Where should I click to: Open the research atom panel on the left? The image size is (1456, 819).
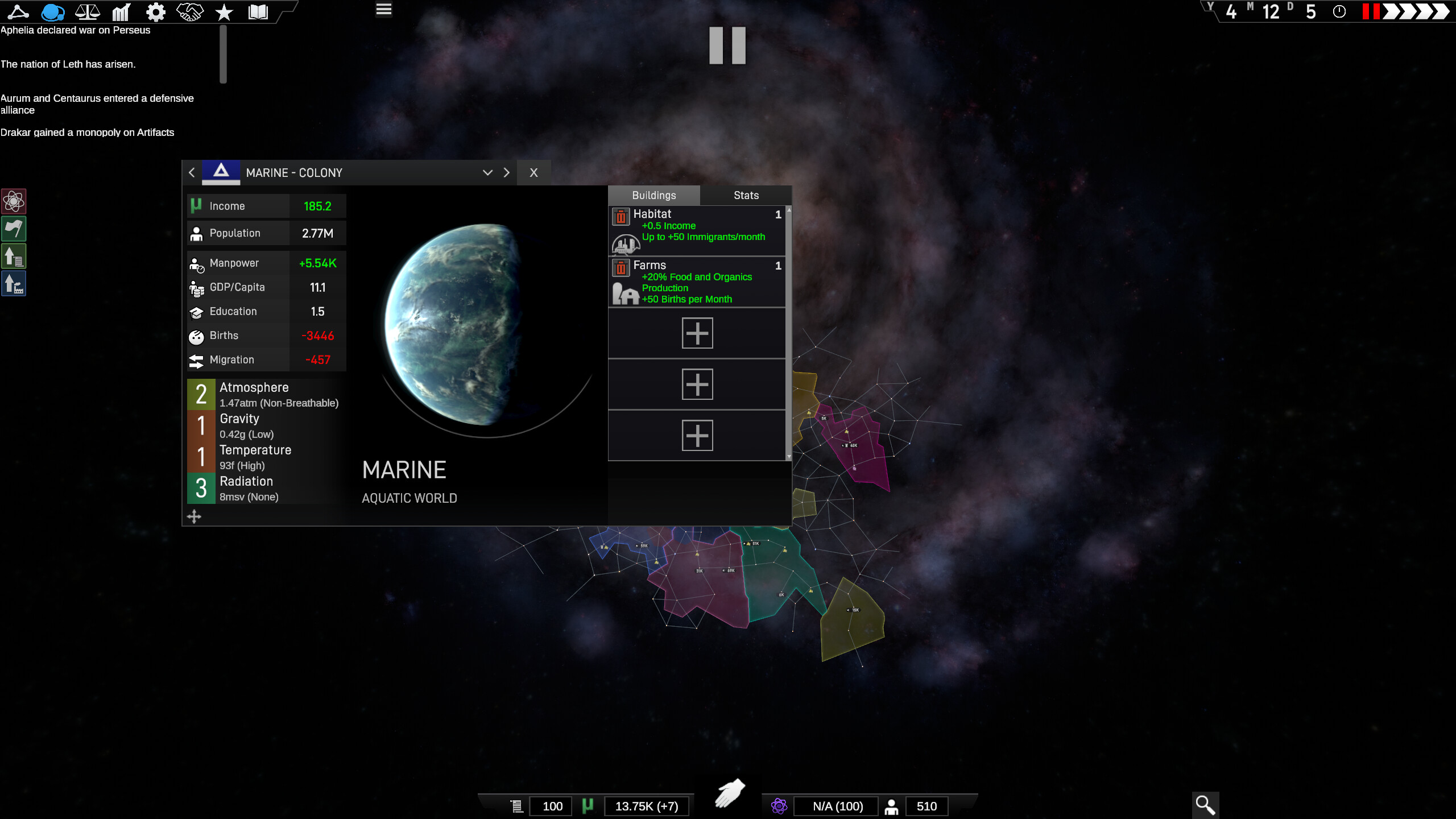(14, 201)
